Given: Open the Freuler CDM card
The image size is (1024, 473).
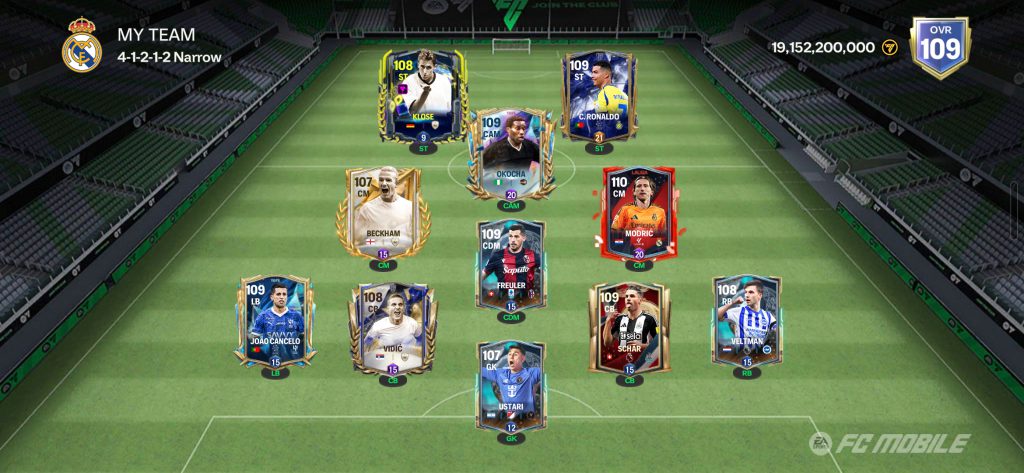Looking at the screenshot, I should pyautogui.click(x=511, y=265).
